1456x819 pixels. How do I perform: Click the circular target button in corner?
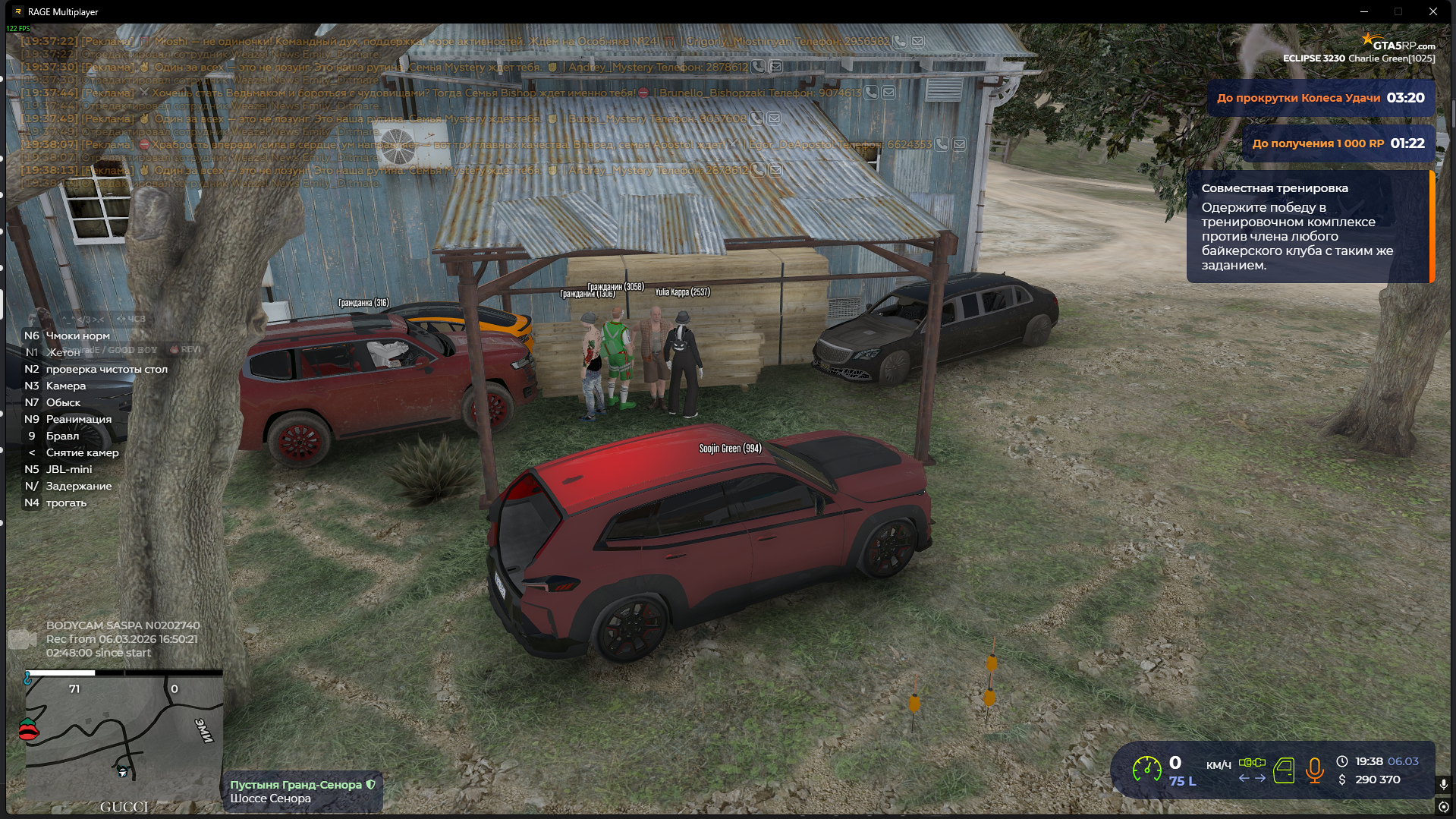tap(1443, 807)
